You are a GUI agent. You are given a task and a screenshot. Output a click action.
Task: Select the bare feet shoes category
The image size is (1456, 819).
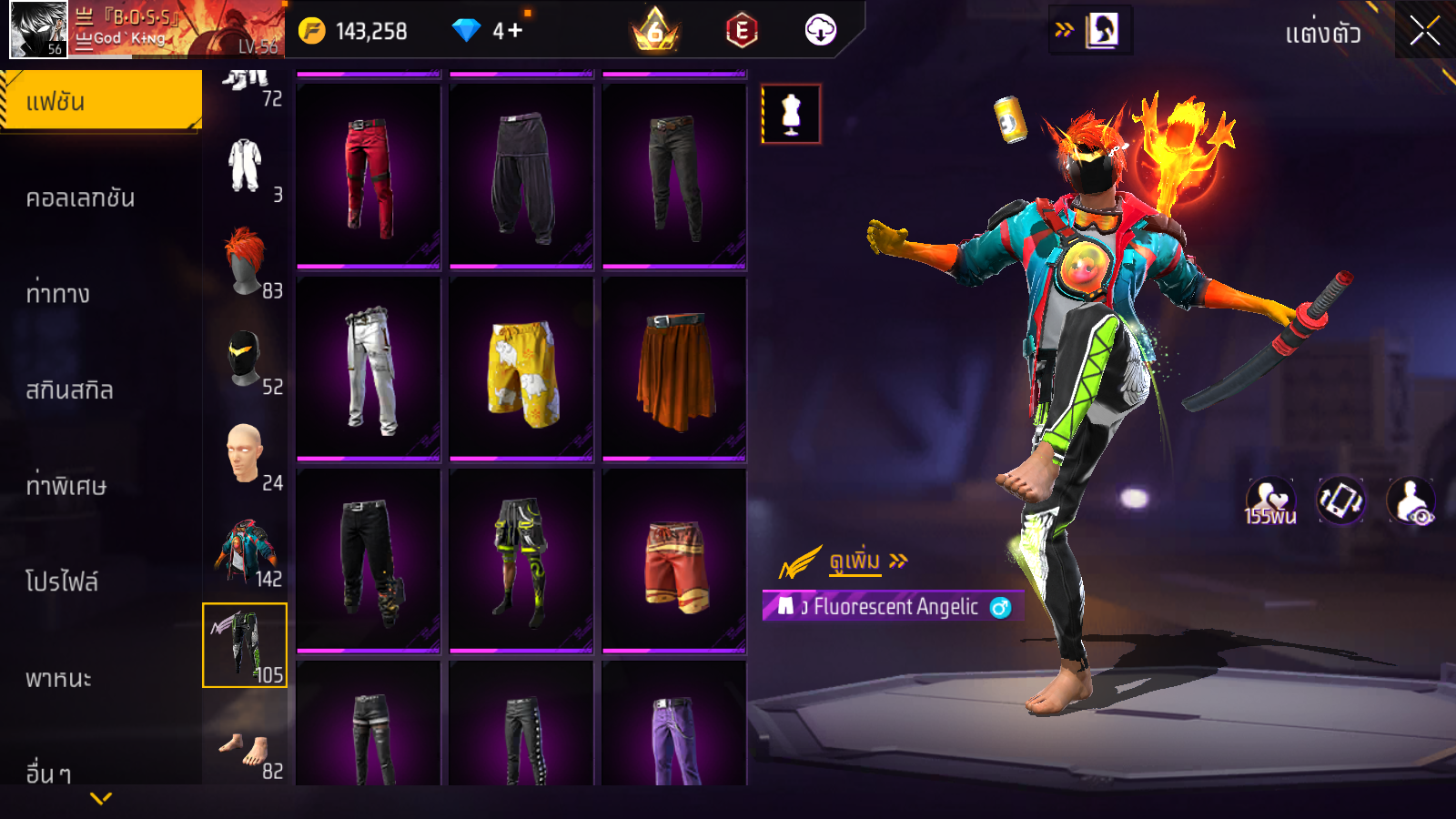tap(245, 748)
